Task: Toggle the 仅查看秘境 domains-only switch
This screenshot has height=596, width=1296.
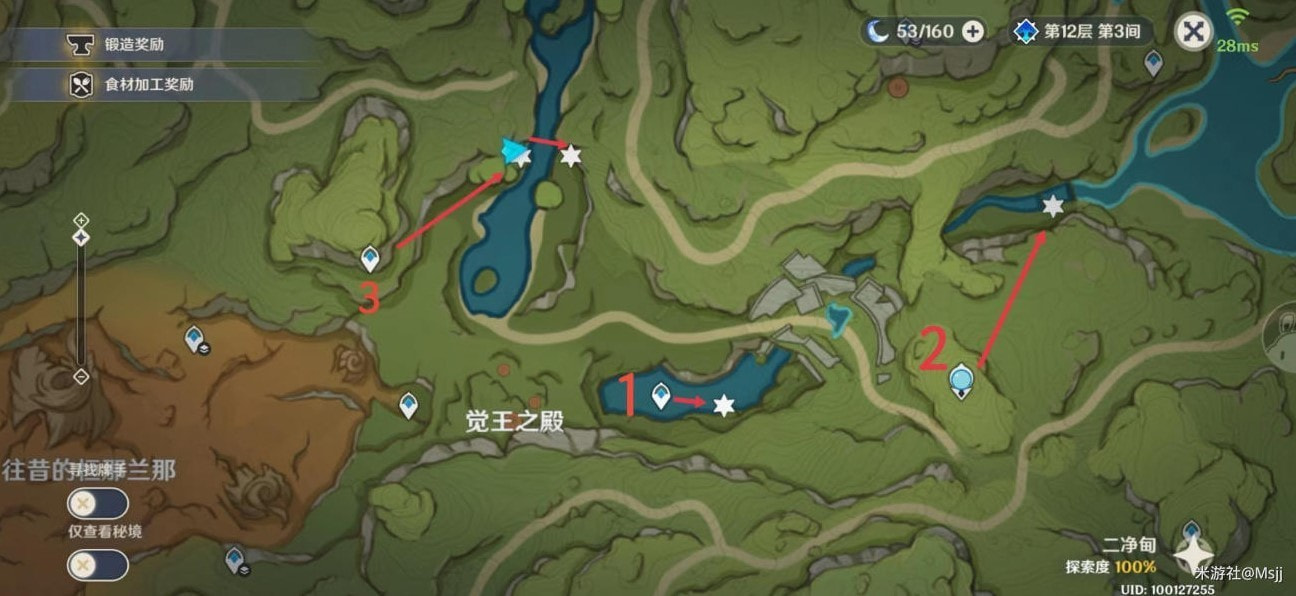Action: coord(97,565)
